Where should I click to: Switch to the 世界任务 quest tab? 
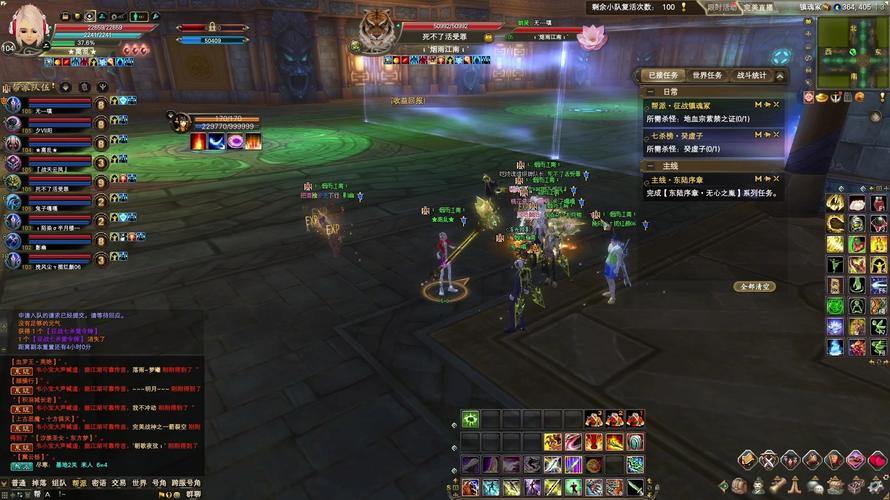point(707,75)
